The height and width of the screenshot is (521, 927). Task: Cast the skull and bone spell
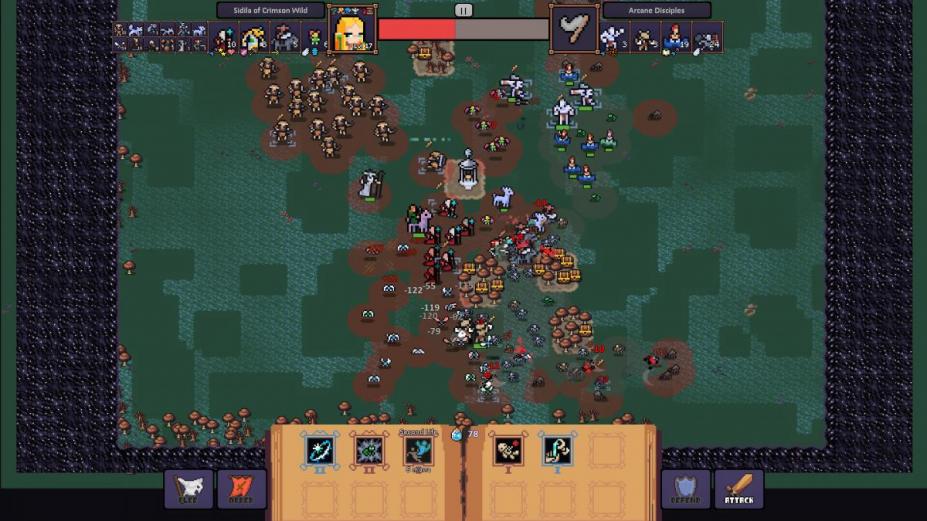pos(508,450)
